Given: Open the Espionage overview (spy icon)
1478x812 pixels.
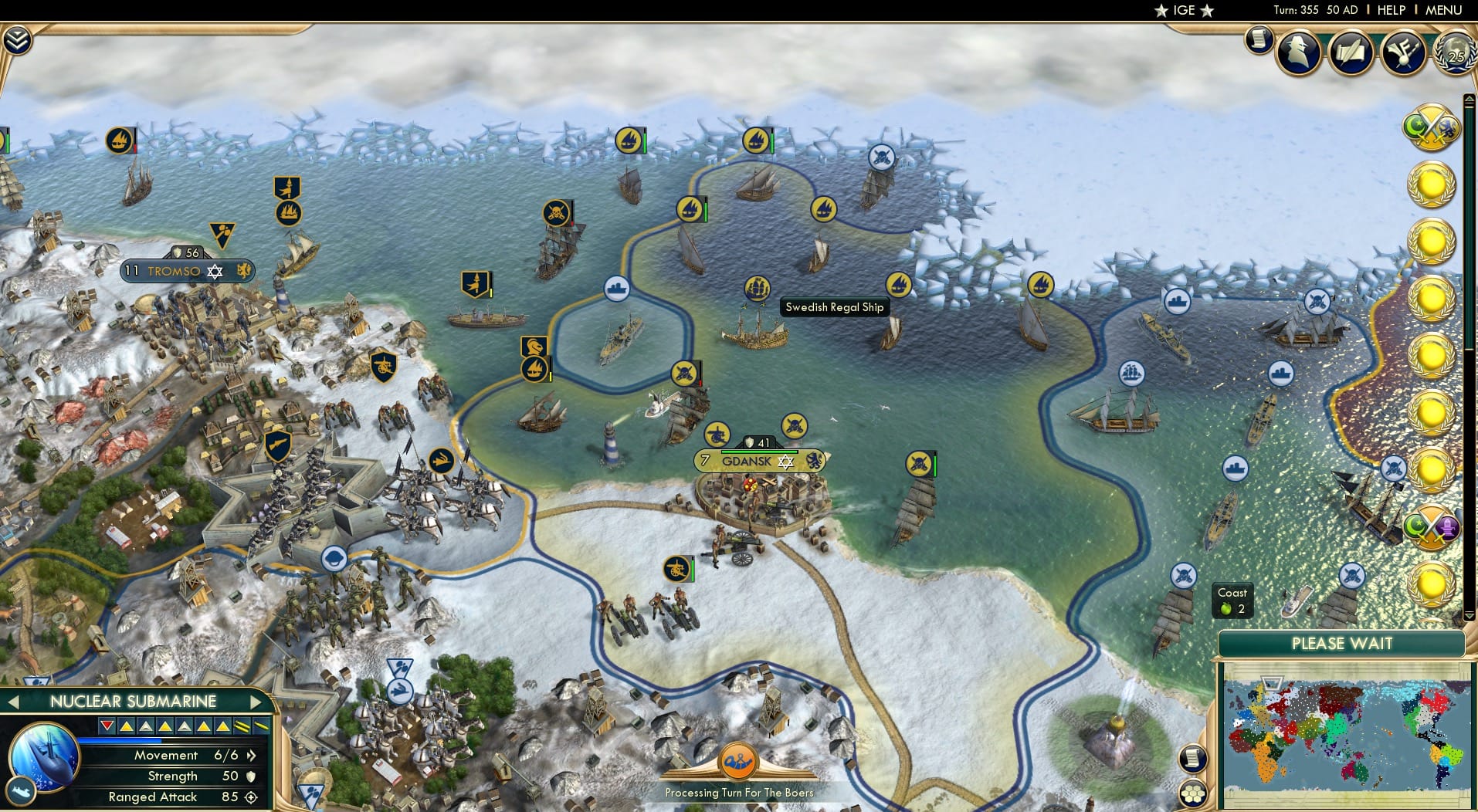Looking at the screenshot, I should [1298, 52].
